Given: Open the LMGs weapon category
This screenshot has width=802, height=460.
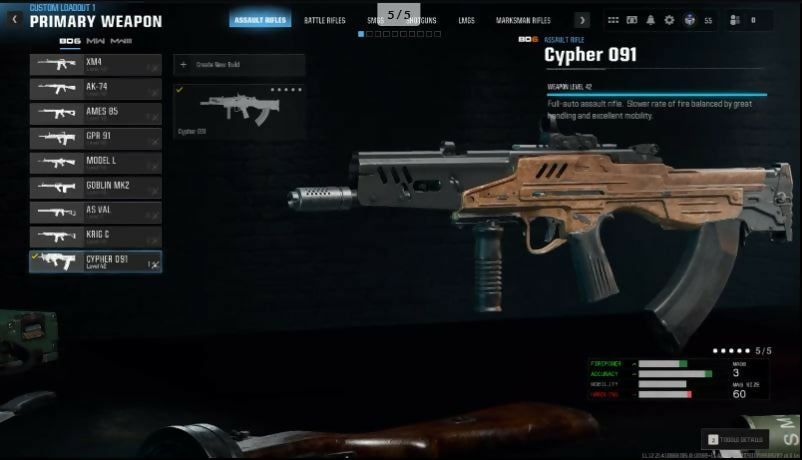Looking at the screenshot, I should pos(466,20).
